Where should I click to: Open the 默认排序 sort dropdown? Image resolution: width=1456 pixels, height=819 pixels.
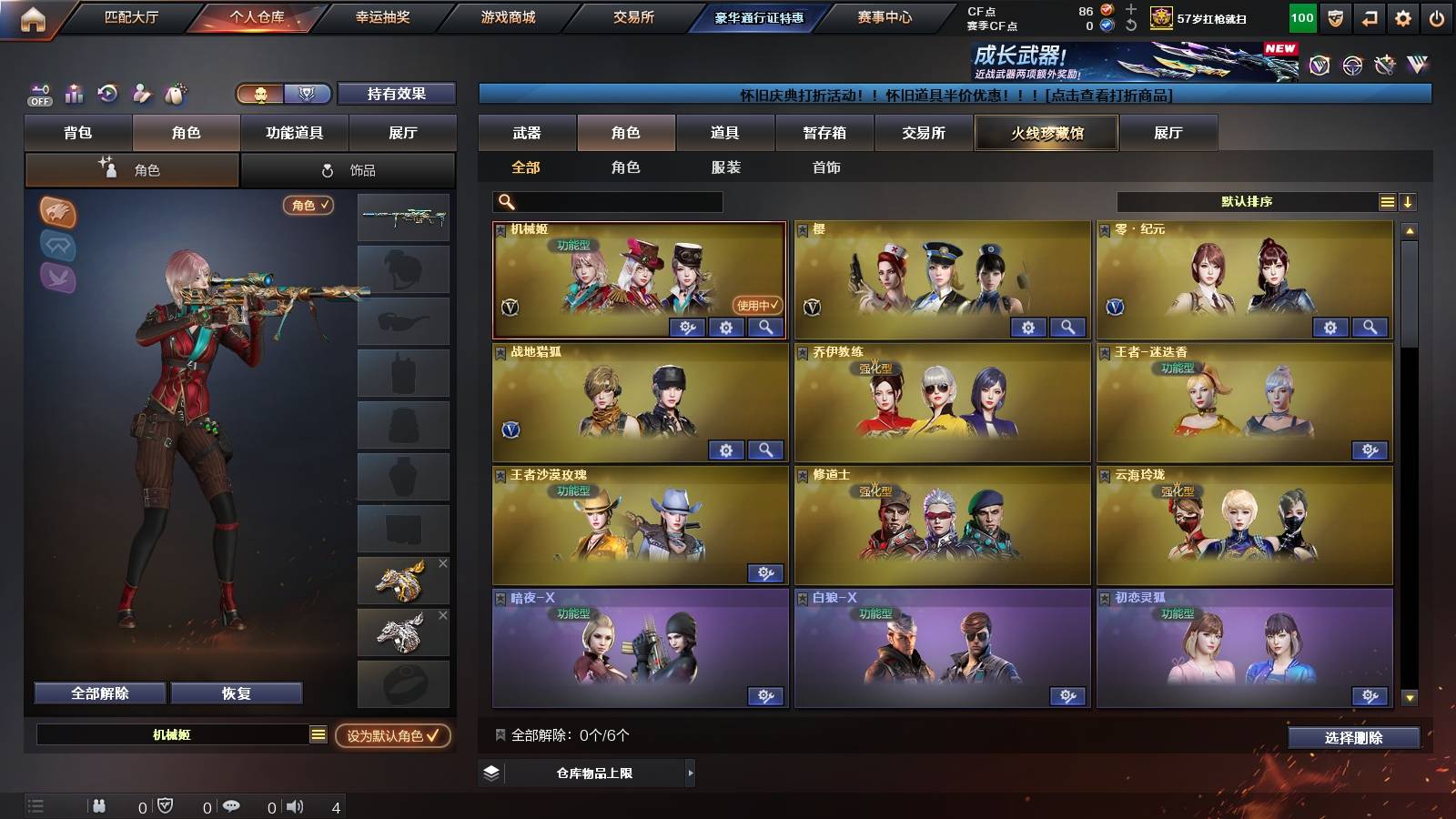1247,202
